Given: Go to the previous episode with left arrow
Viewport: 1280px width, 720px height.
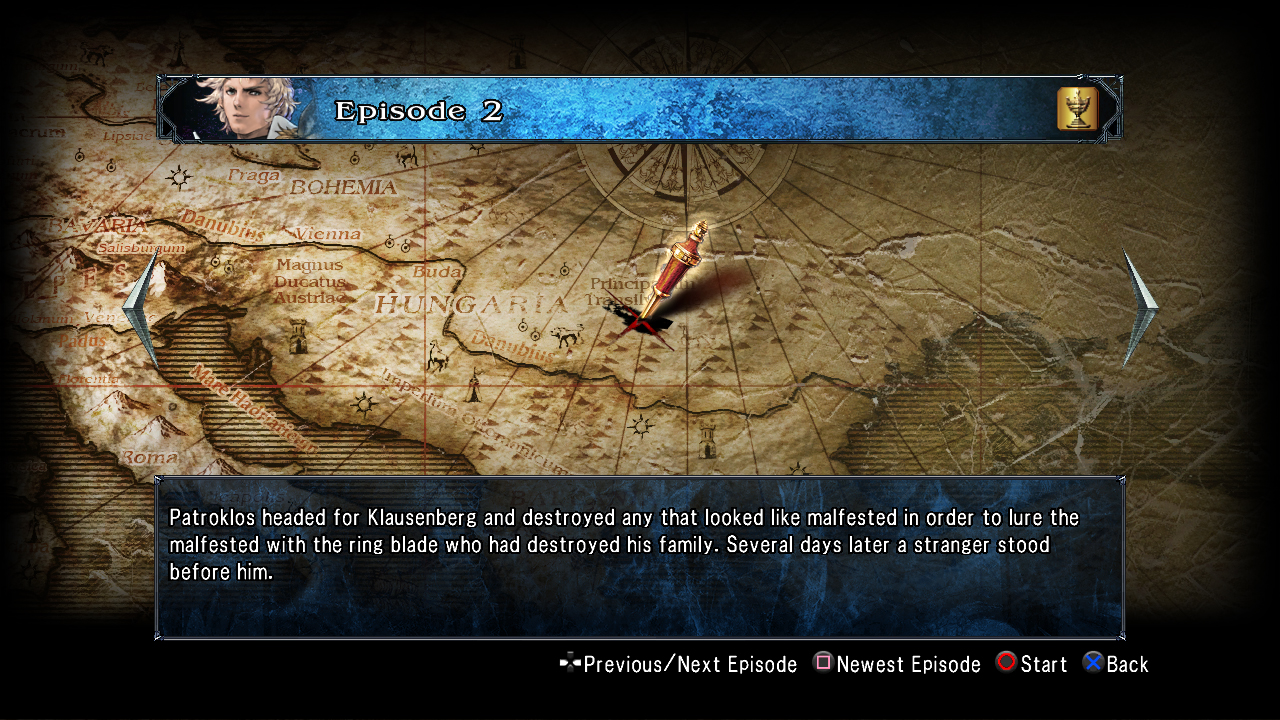Looking at the screenshot, I should coord(142,308).
